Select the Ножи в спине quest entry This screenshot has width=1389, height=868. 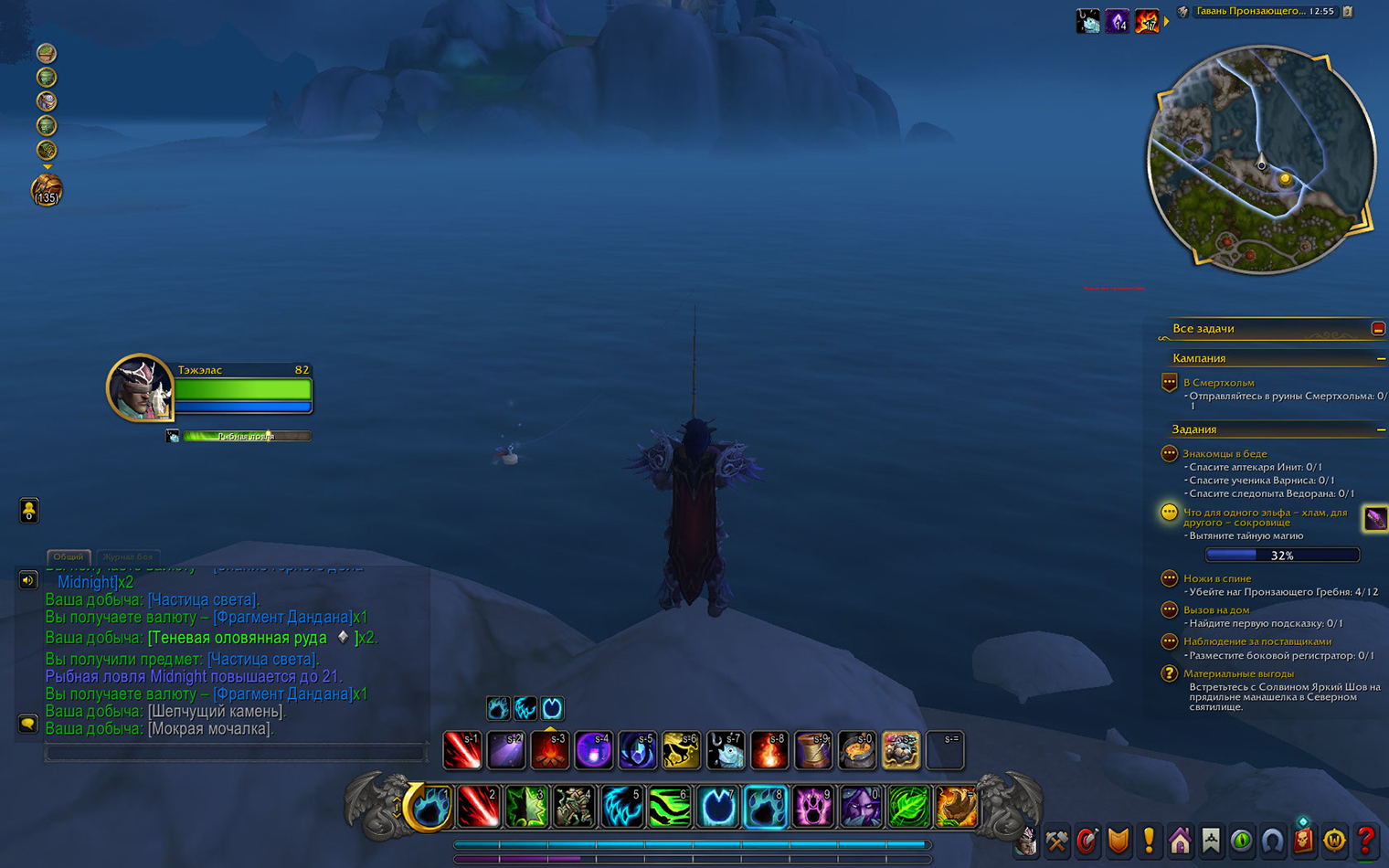point(1217,578)
